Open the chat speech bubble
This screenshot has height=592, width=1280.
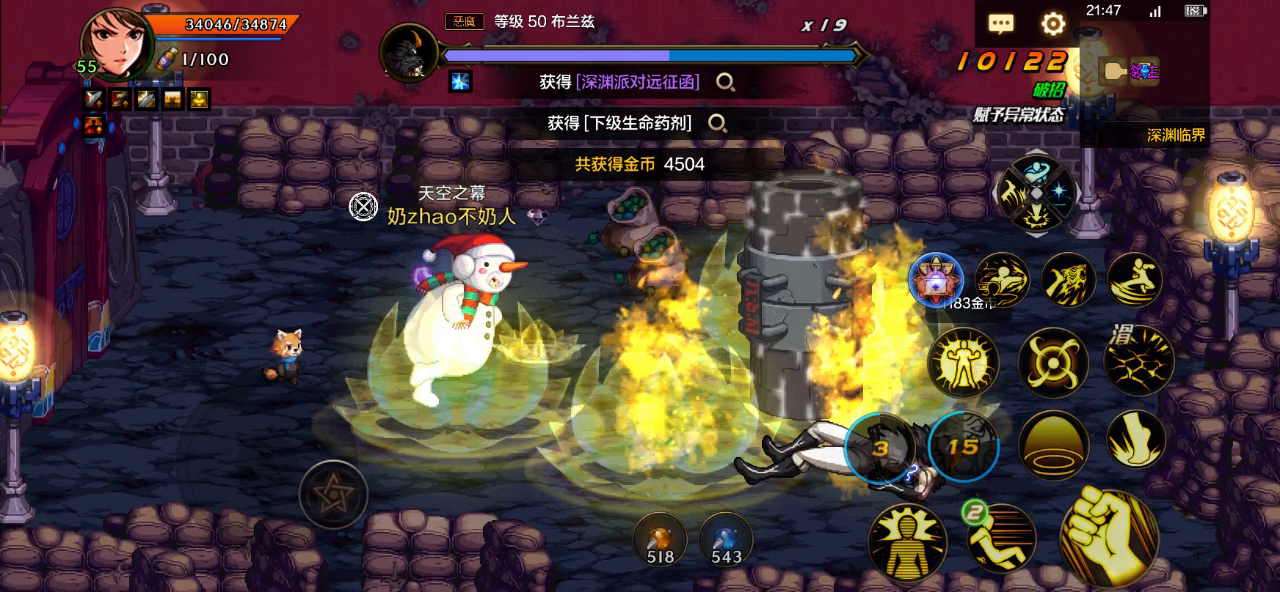point(1001,24)
